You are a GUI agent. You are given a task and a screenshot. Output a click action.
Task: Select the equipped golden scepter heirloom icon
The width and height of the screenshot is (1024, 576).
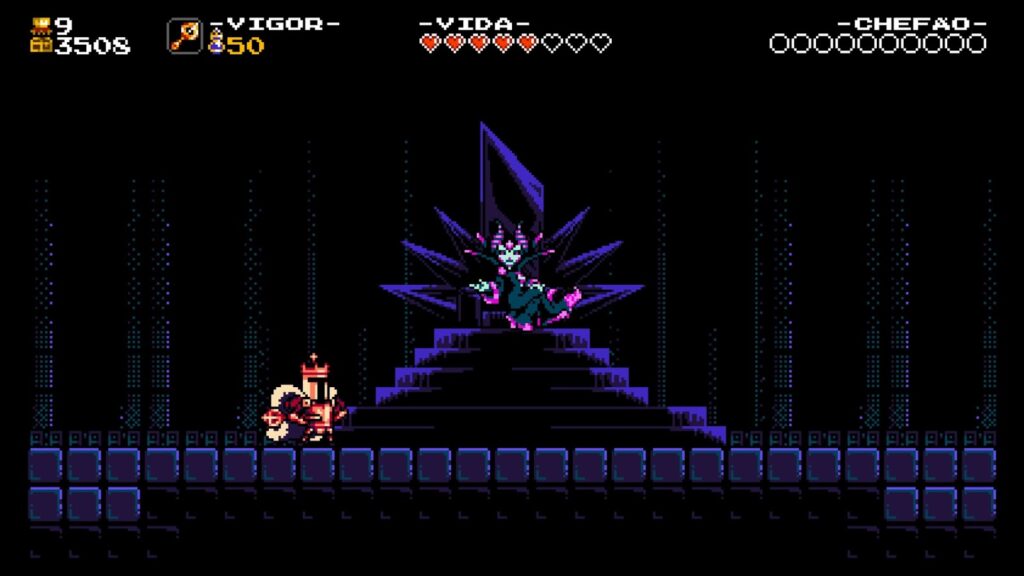(184, 36)
